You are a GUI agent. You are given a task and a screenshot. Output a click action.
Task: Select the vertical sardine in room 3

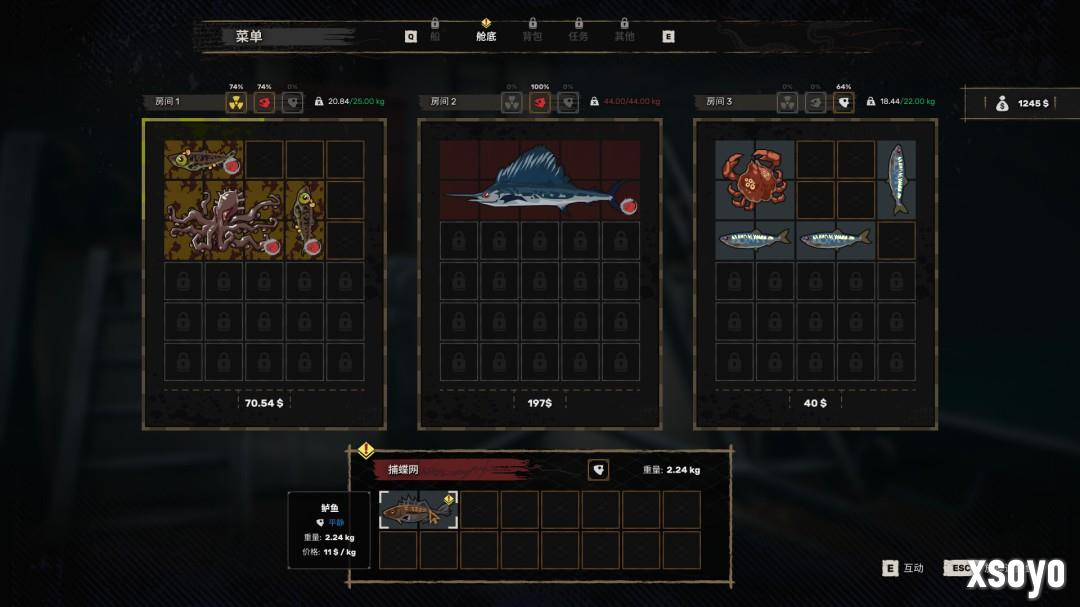click(x=897, y=179)
